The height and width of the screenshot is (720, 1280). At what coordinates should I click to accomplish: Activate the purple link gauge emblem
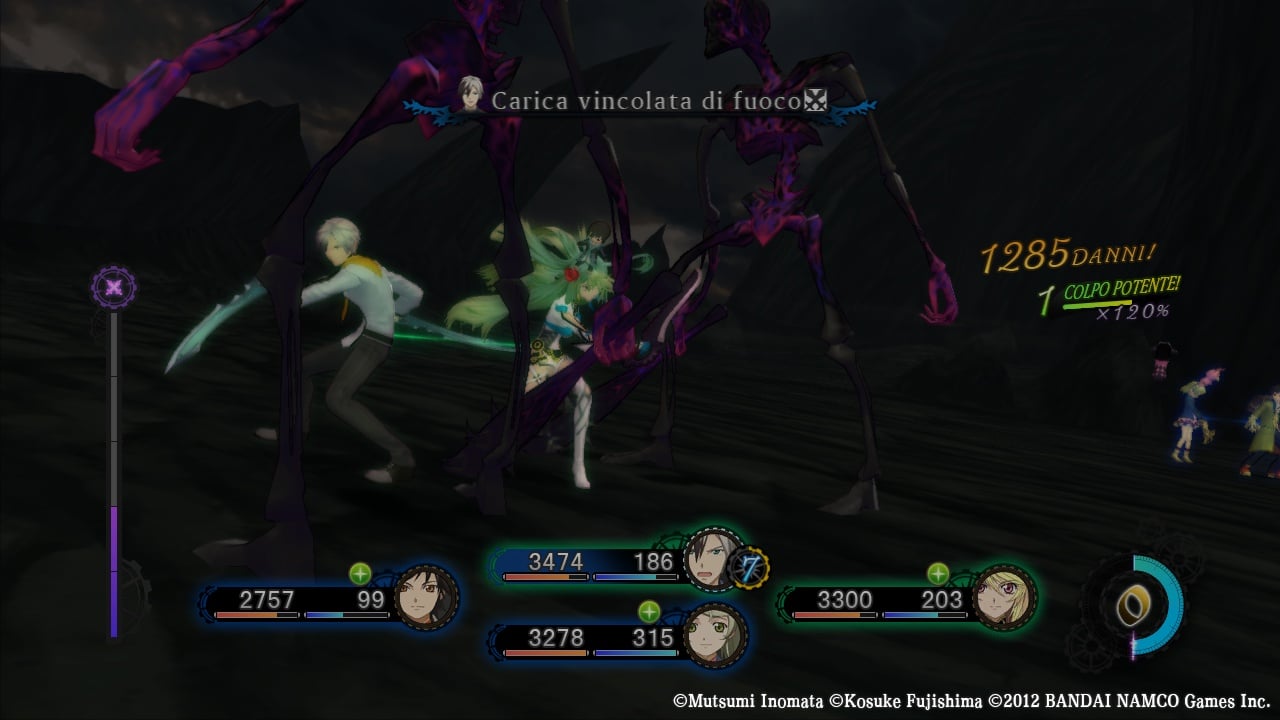click(114, 288)
